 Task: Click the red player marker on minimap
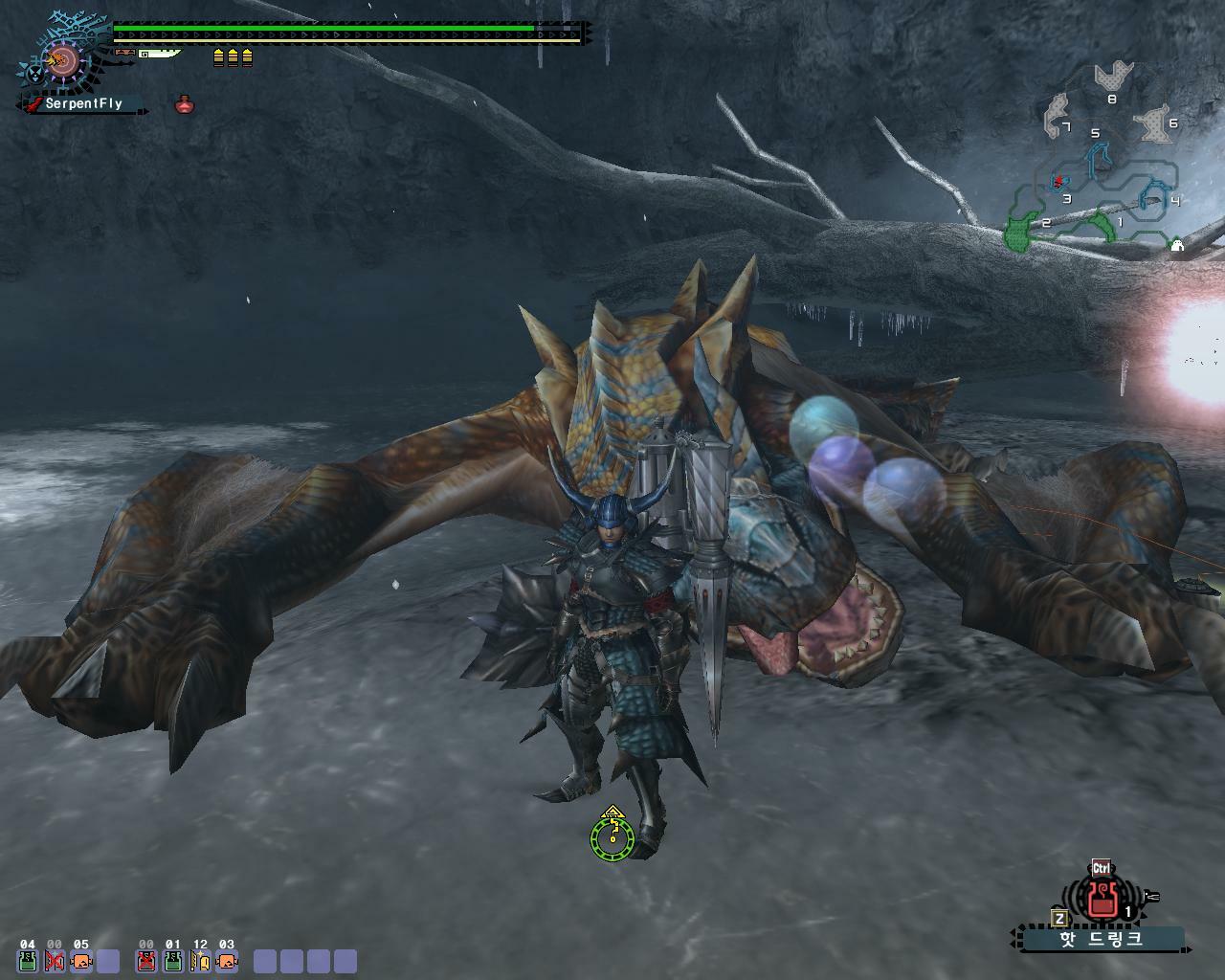click(1058, 181)
